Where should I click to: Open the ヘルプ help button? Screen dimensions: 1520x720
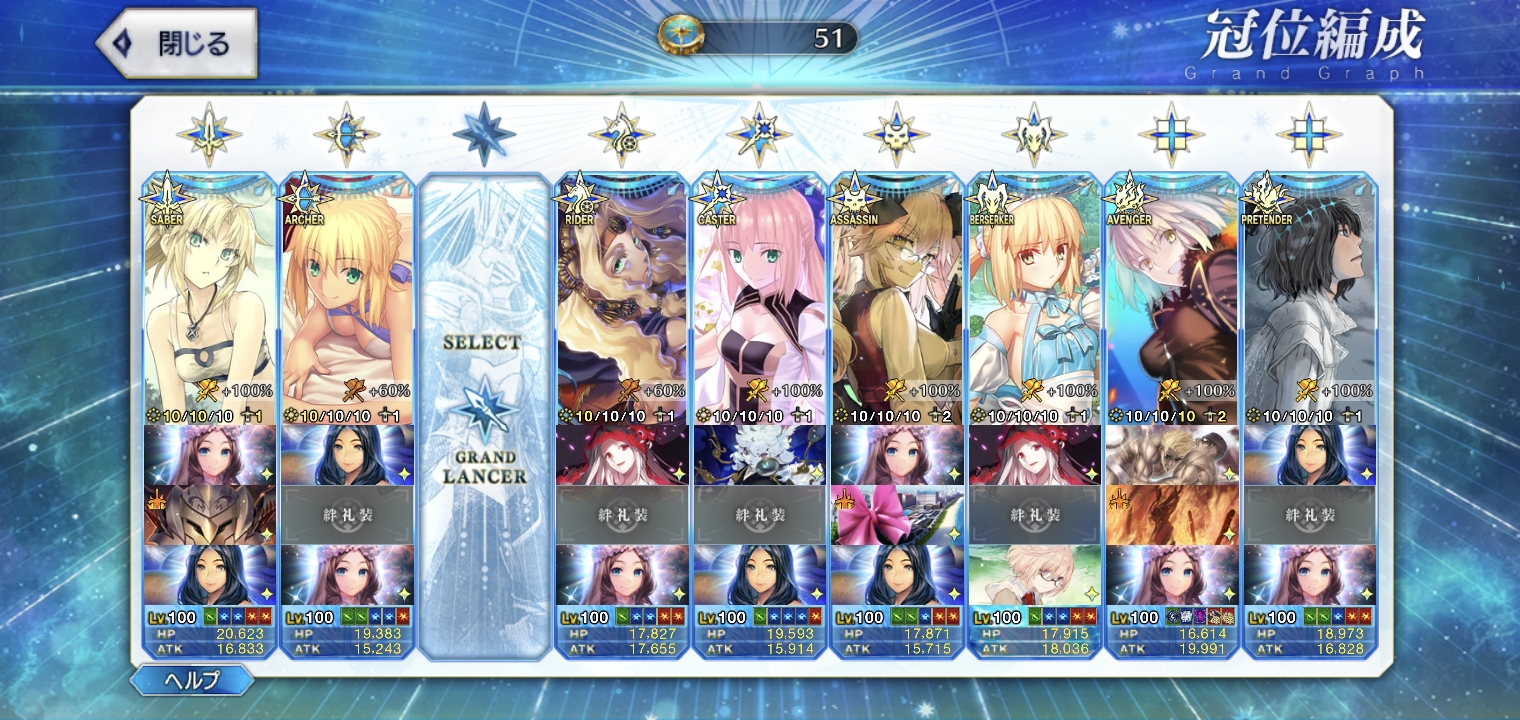191,681
